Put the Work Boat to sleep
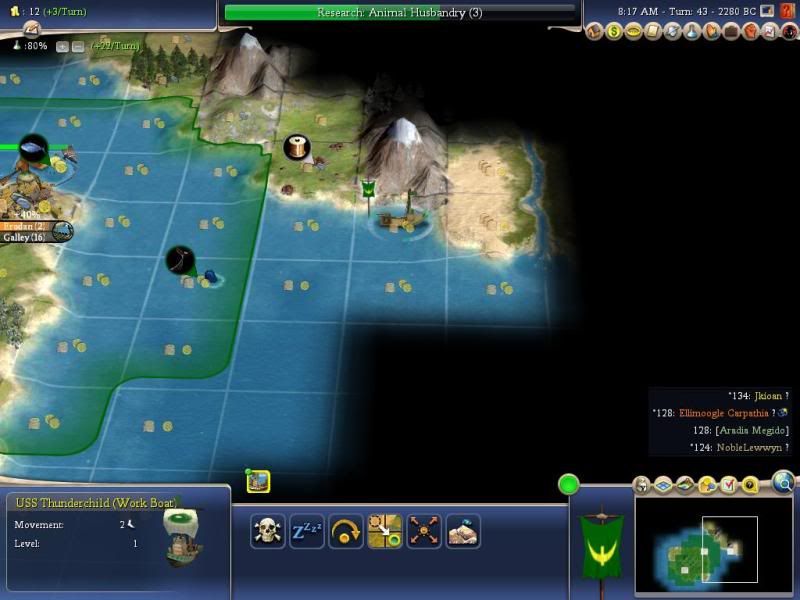The image size is (800, 600). click(307, 531)
